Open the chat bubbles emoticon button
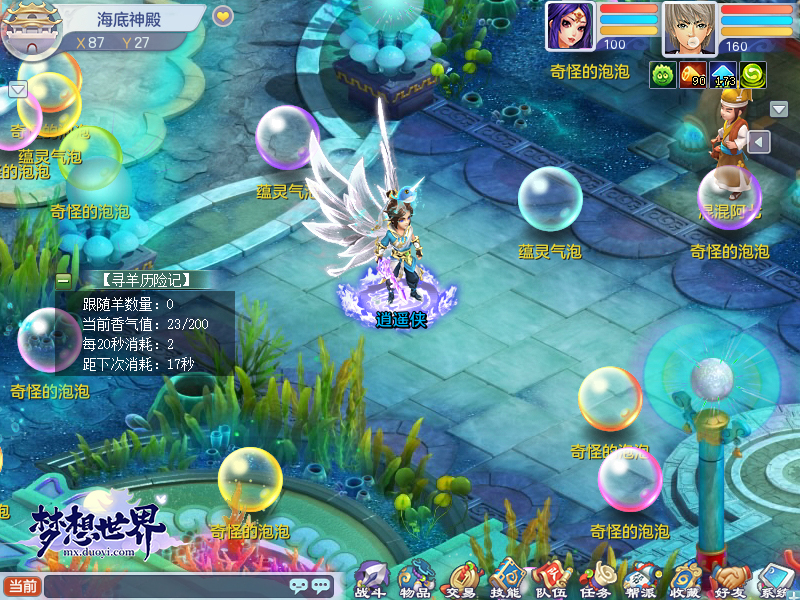 click(x=310, y=586)
